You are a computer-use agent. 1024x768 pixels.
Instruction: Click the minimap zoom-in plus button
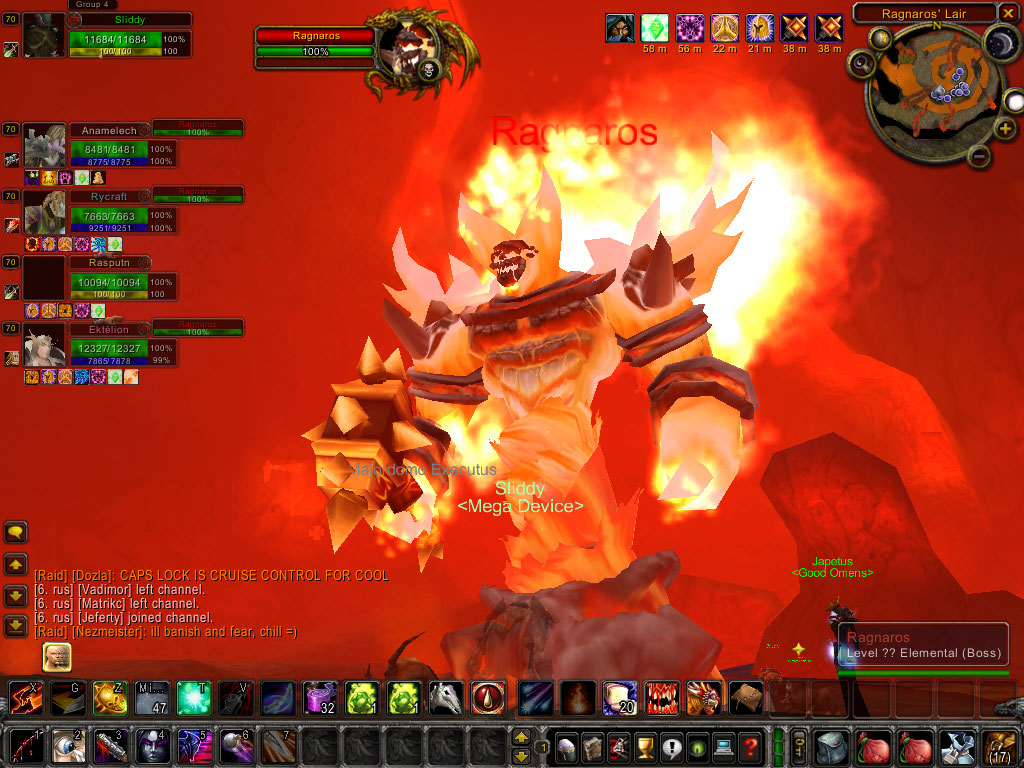click(1005, 130)
